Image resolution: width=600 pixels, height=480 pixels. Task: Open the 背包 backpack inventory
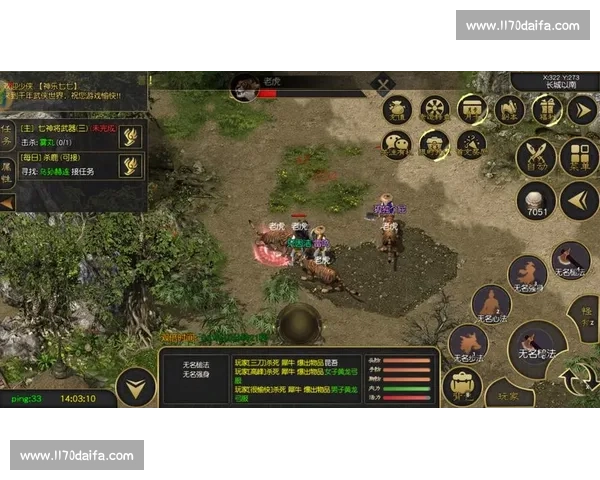(x=462, y=386)
